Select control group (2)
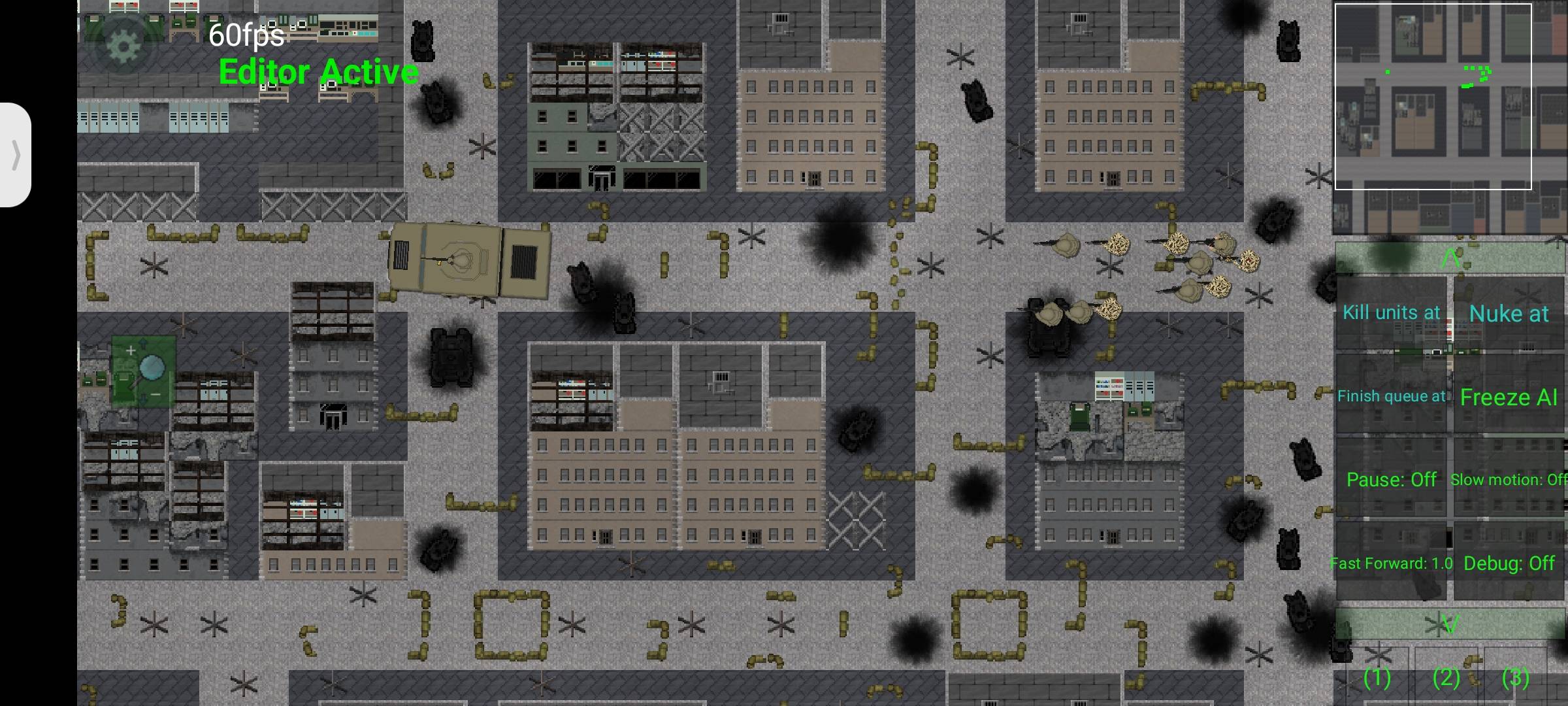This screenshot has height=706, width=1568. [x=1446, y=677]
